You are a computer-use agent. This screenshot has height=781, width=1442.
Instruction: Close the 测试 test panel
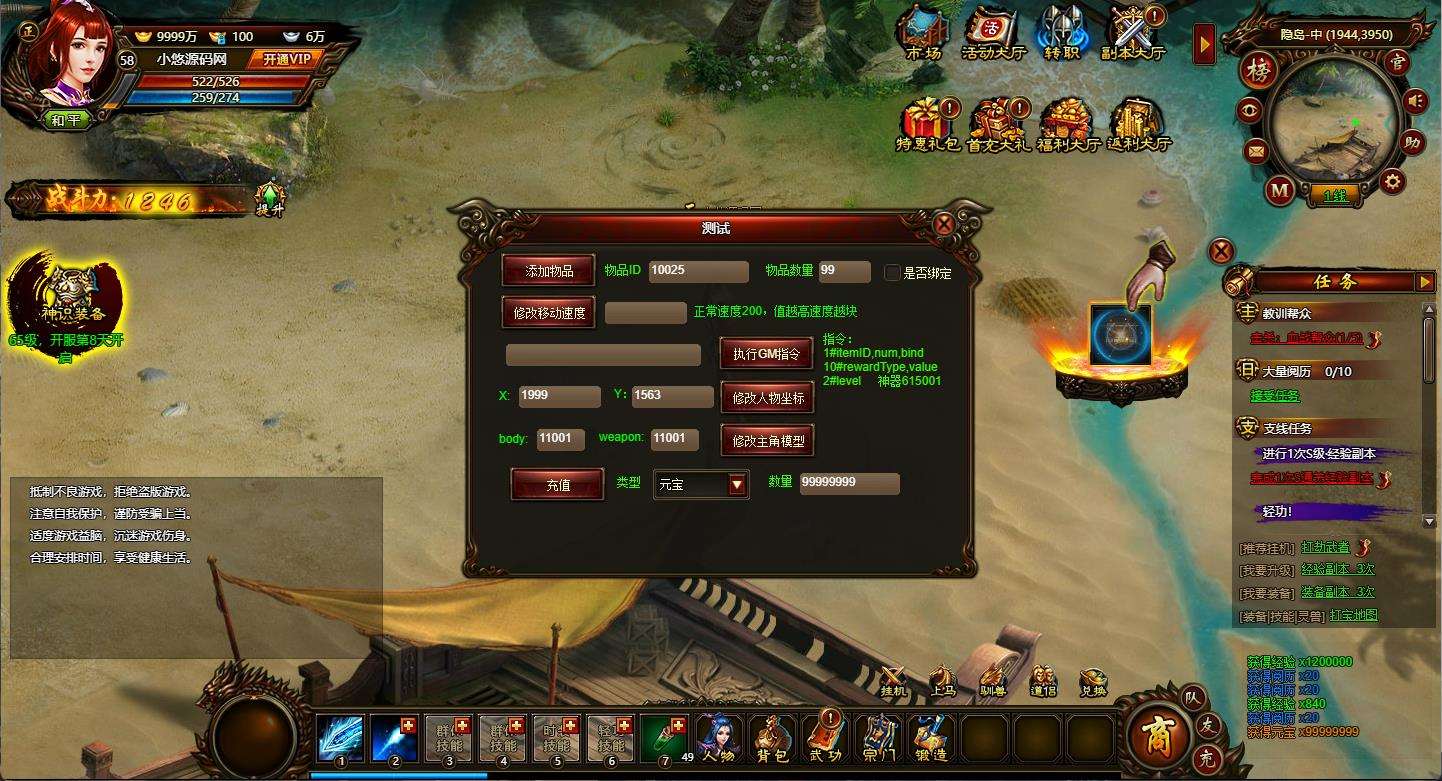click(943, 224)
